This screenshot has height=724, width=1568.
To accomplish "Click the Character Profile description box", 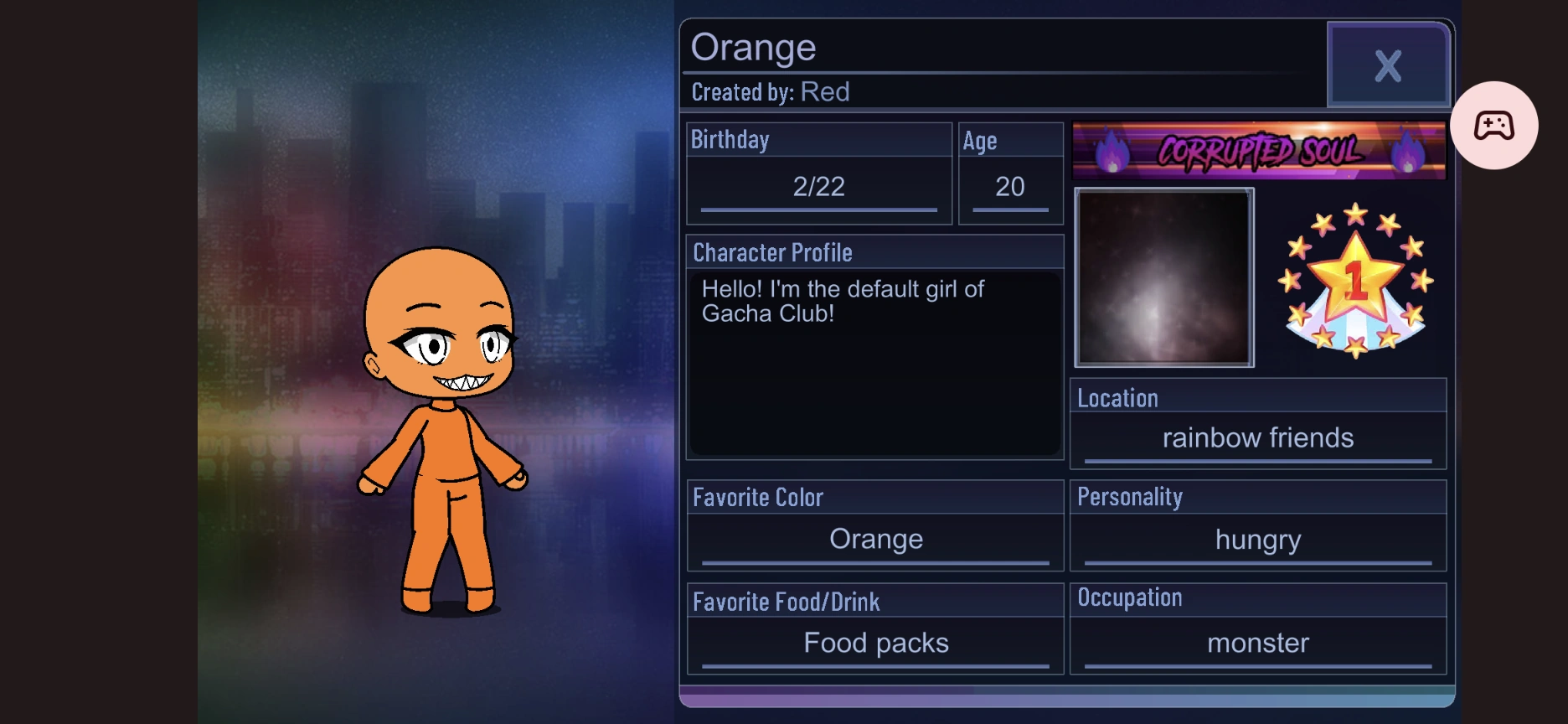I will (x=875, y=360).
